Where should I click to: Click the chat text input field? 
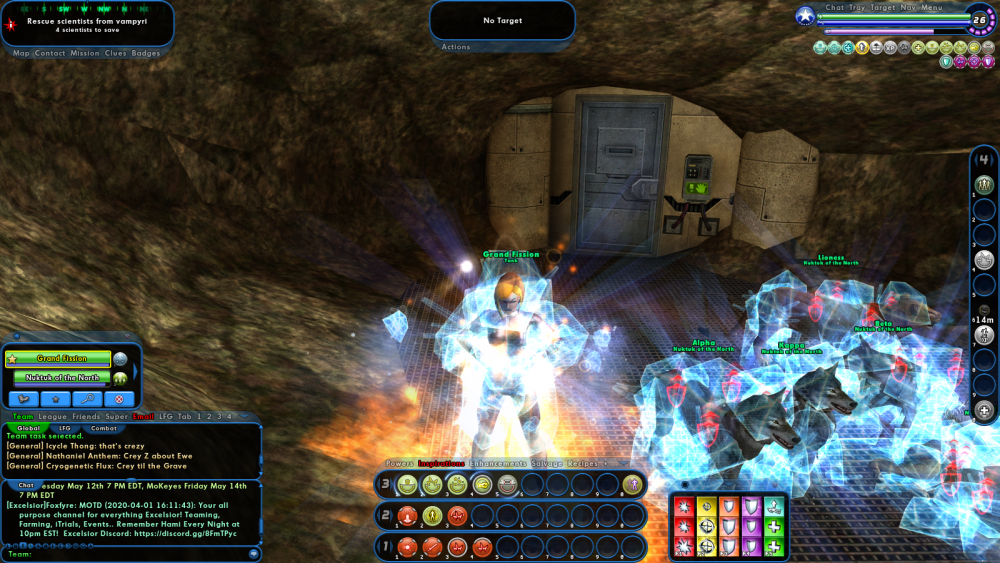(x=130, y=553)
